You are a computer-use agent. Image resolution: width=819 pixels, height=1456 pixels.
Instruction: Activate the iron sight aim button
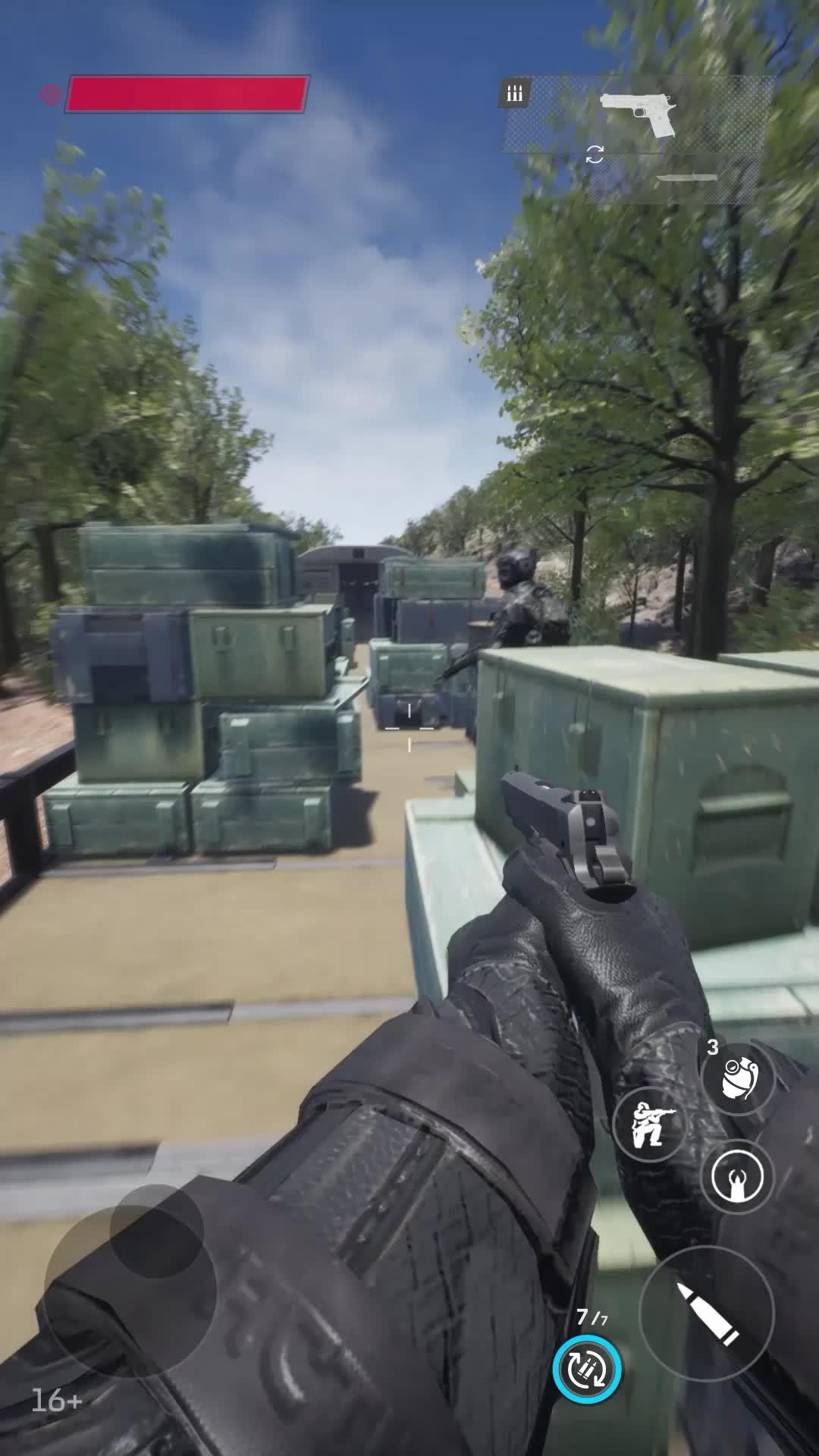coord(737,1177)
